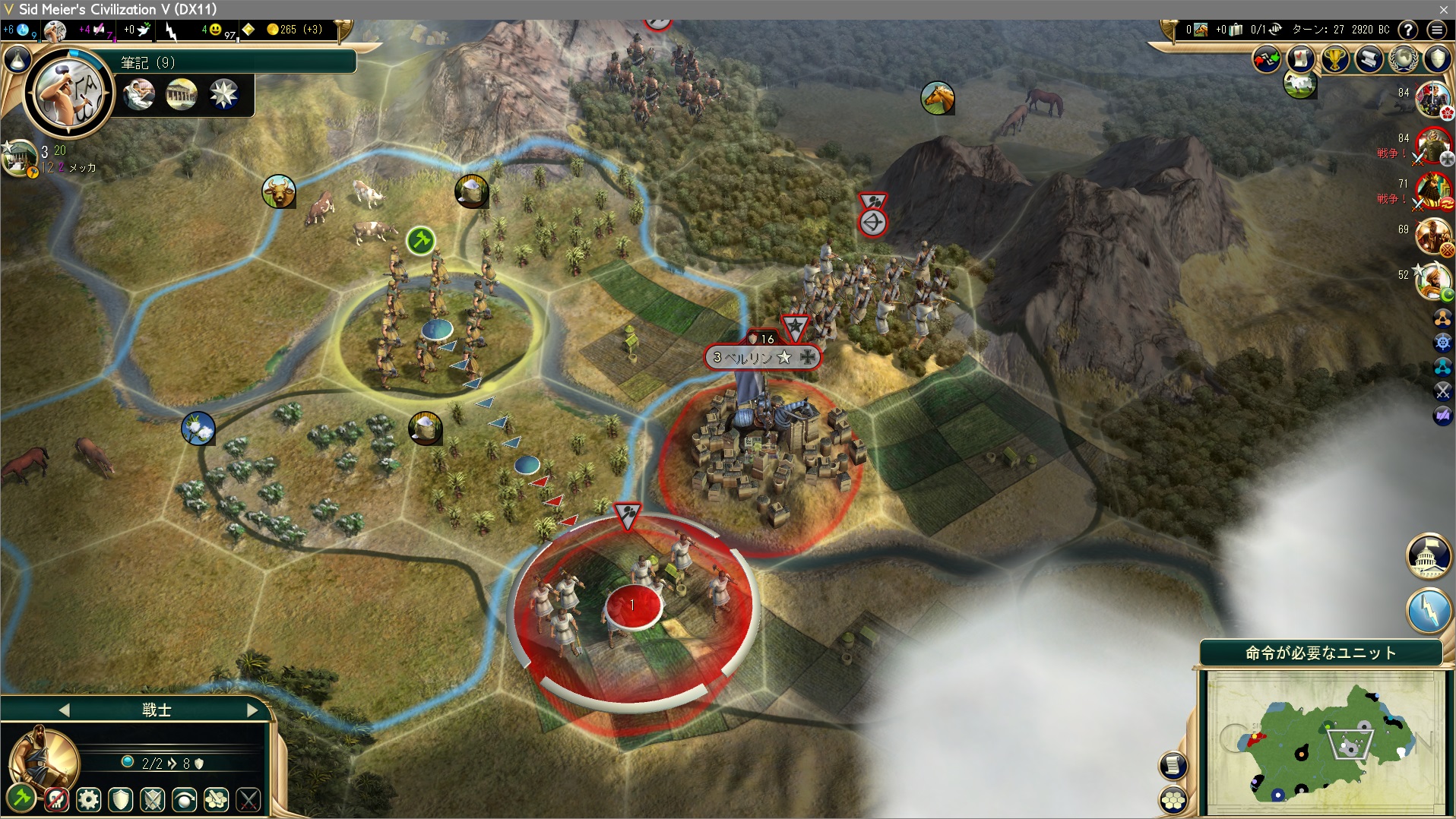Choose the Alert crossed-swords shield action
The width and height of the screenshot is (1456, 819).
tap(153, 799)
